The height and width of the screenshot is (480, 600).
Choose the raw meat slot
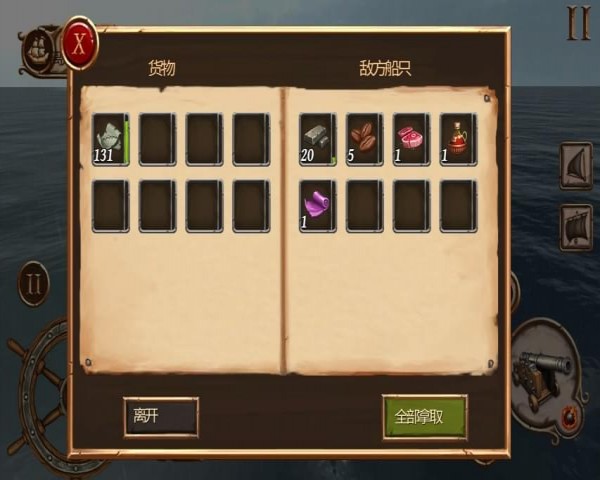tap(411, 139)
